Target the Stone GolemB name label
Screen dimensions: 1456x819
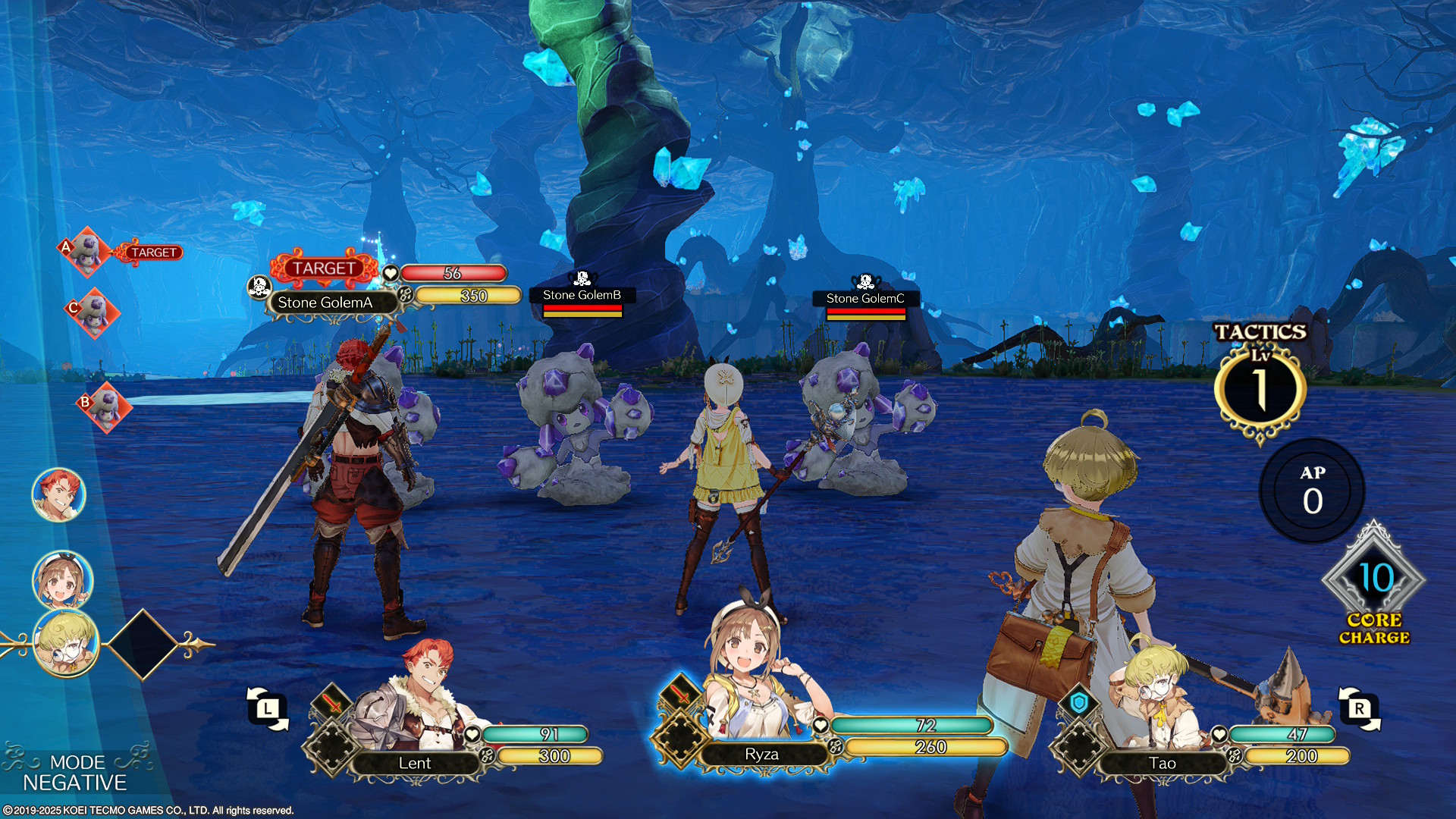582,295
